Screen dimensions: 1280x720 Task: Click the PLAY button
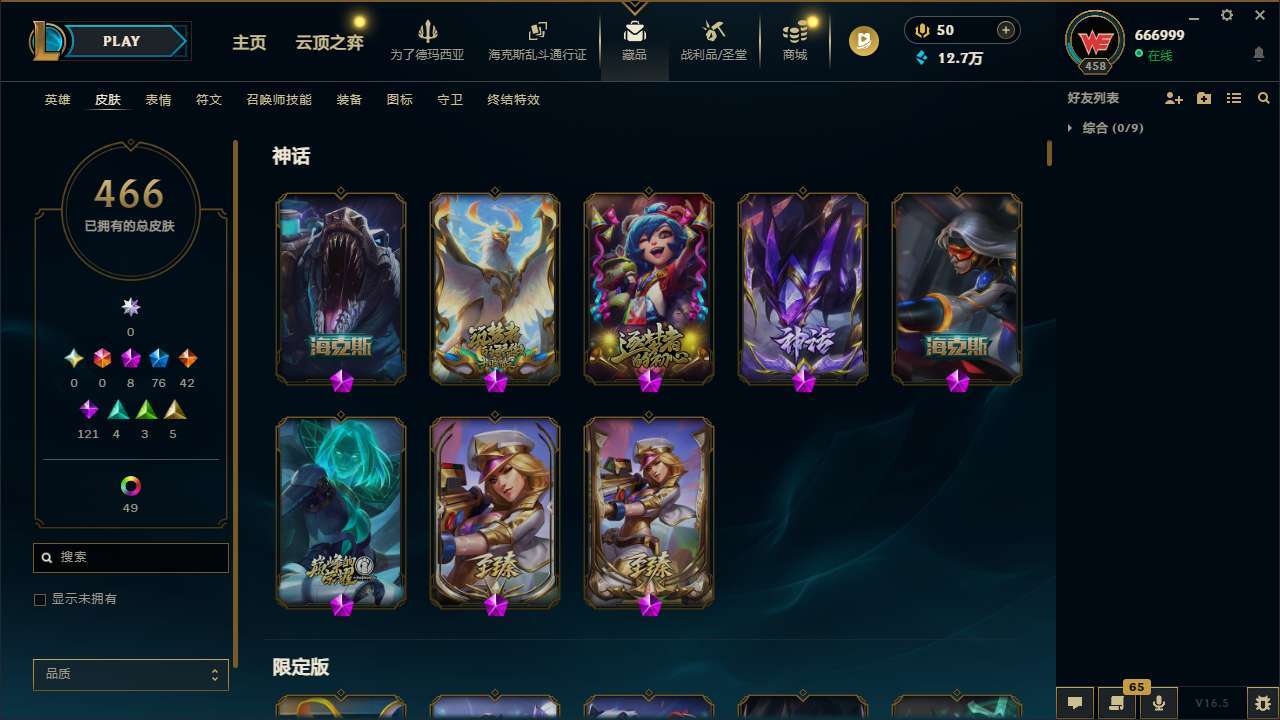(x=121, y=41)
